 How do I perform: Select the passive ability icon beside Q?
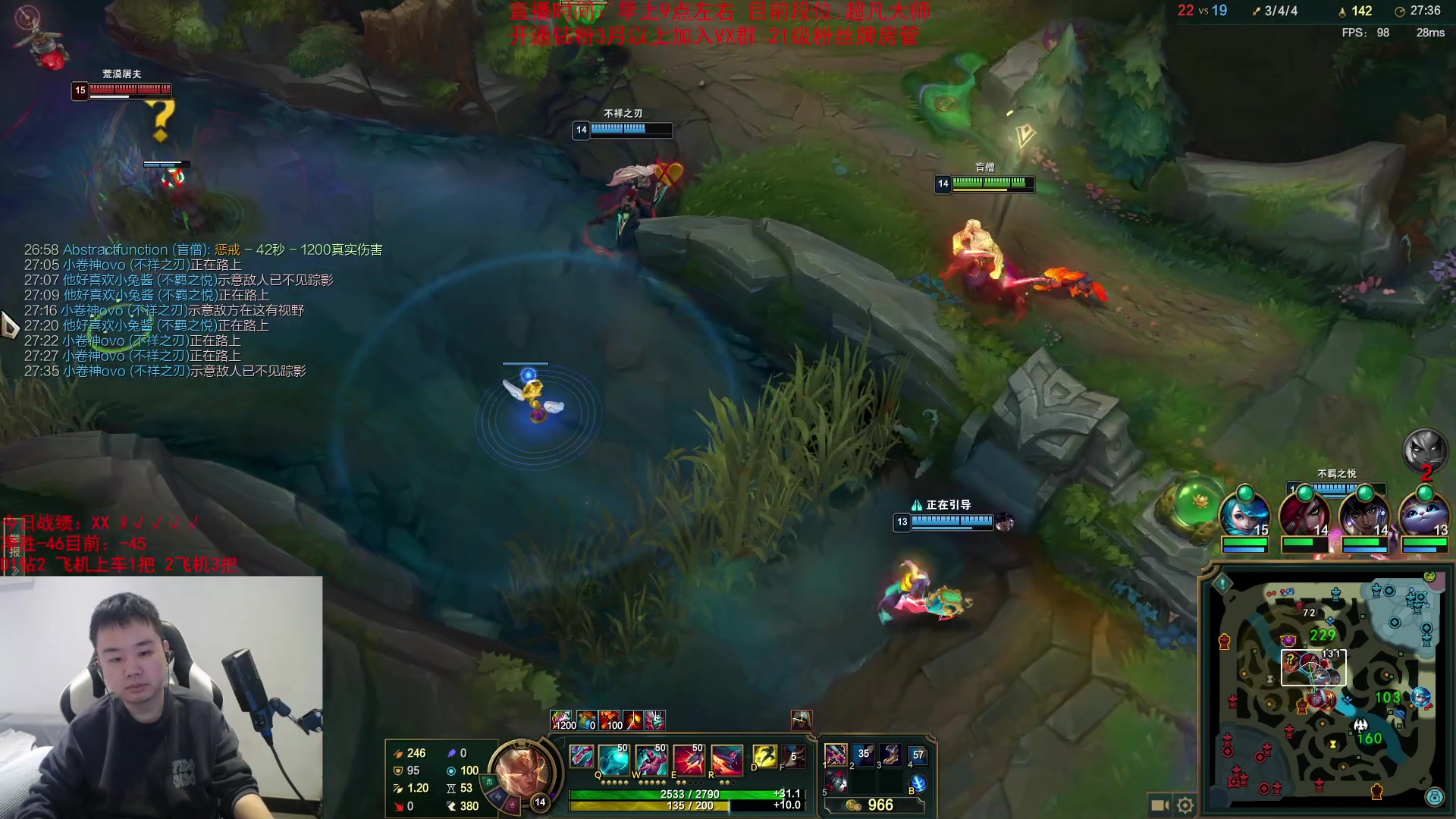[581, 757]
